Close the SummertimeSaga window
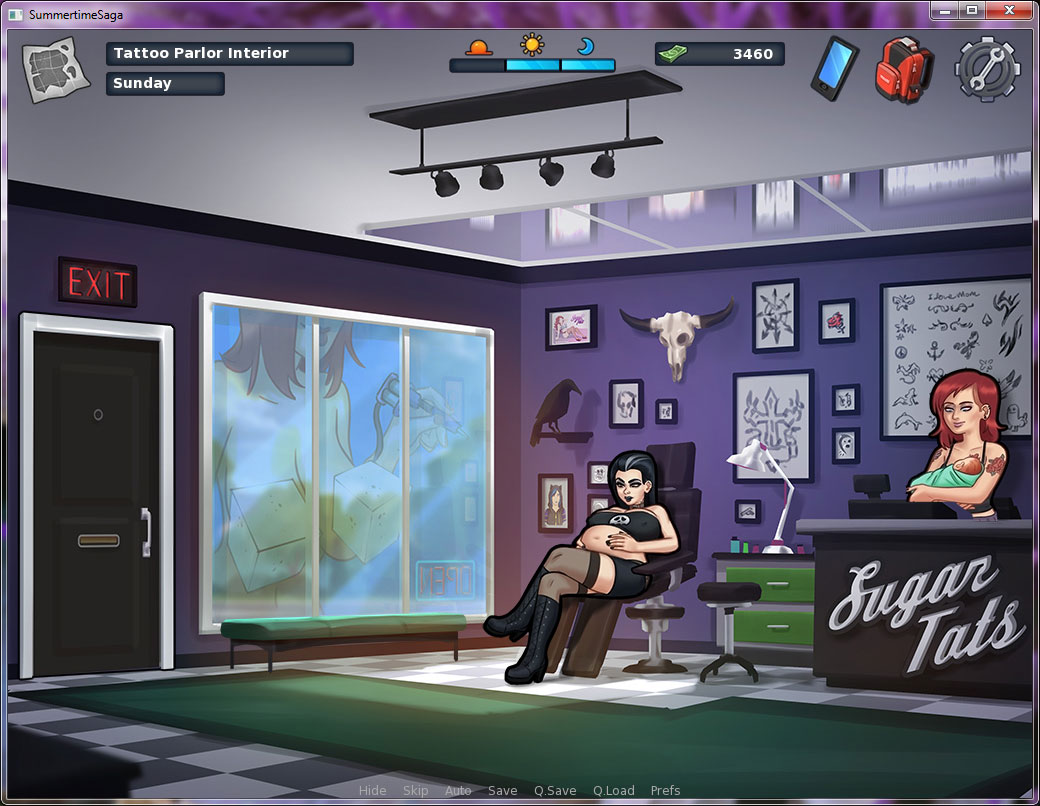Screen dimensions: 1040x806 point(1008,10)
